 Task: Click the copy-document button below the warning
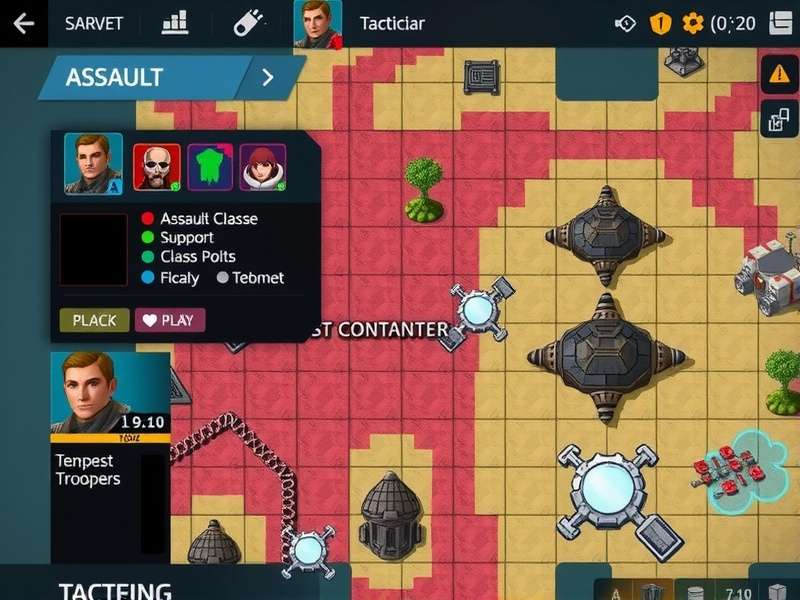779,121
